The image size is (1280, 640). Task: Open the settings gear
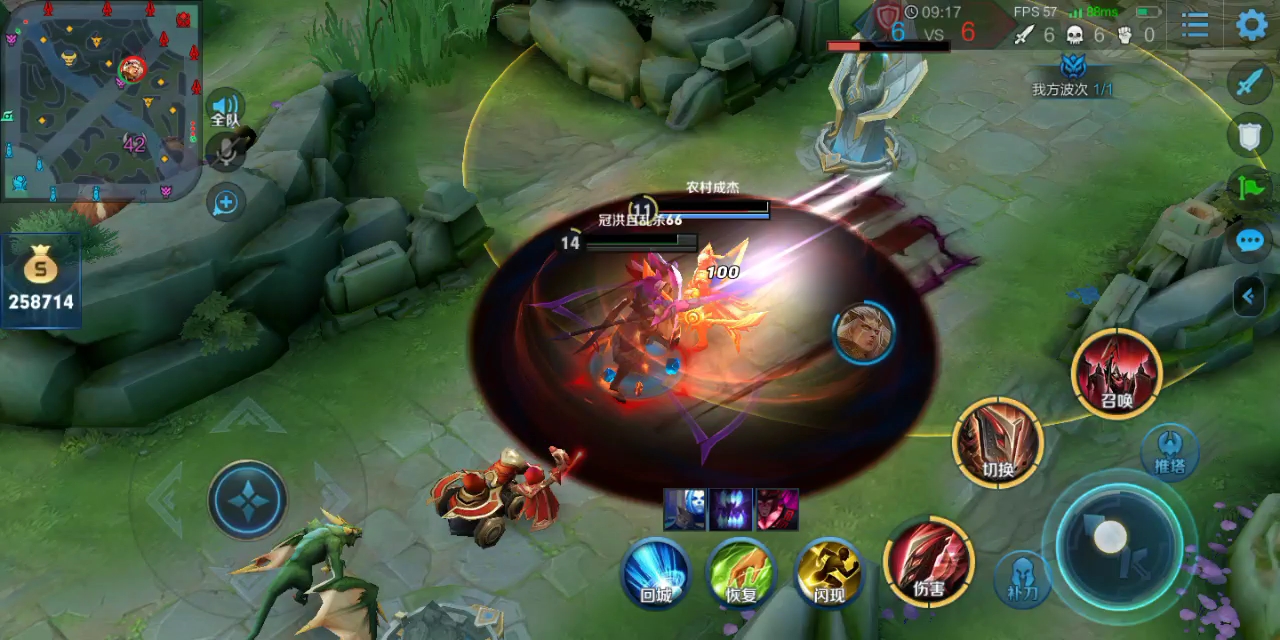1252,25
